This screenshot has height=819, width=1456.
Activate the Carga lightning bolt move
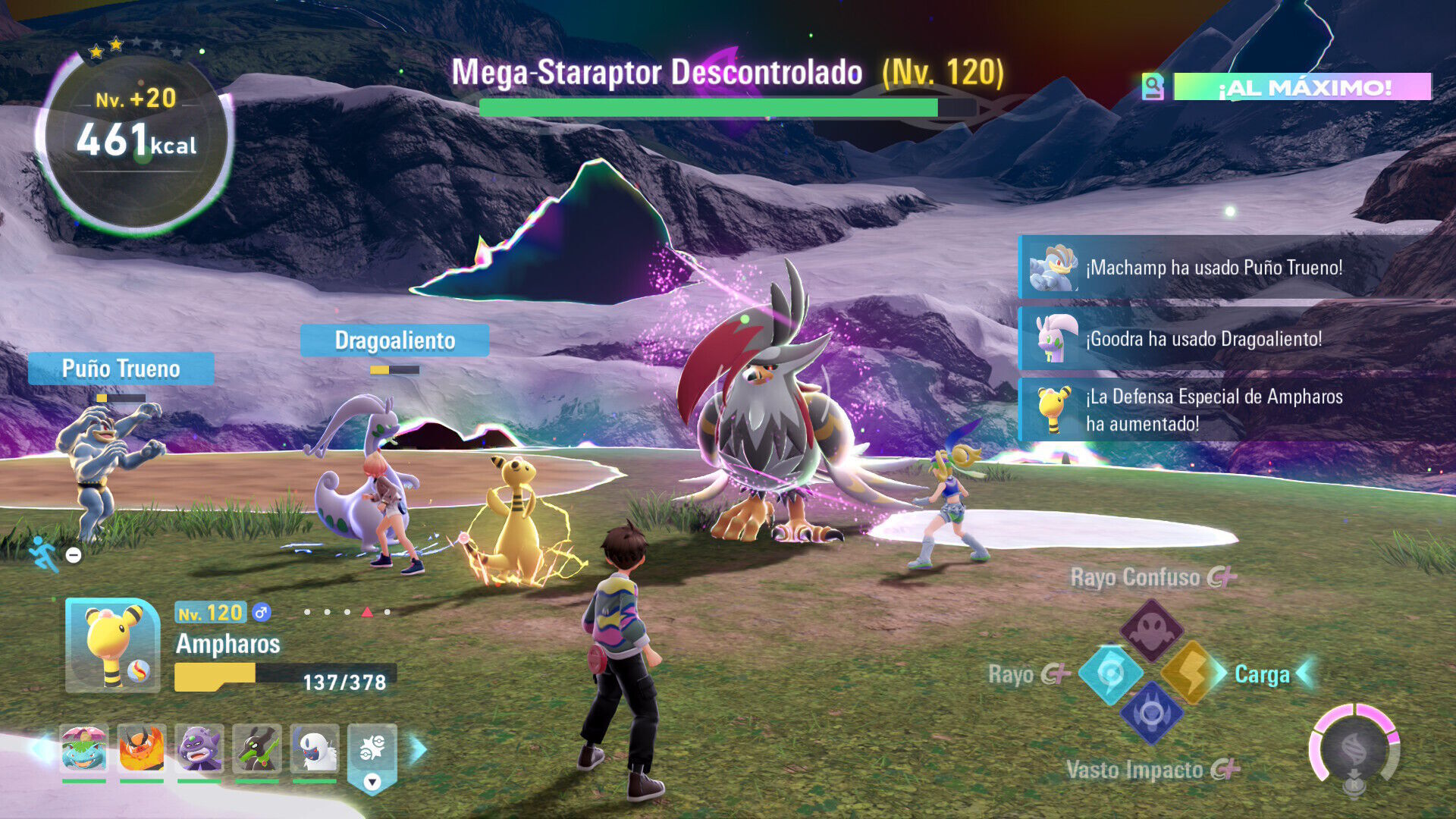[1189, 673]
